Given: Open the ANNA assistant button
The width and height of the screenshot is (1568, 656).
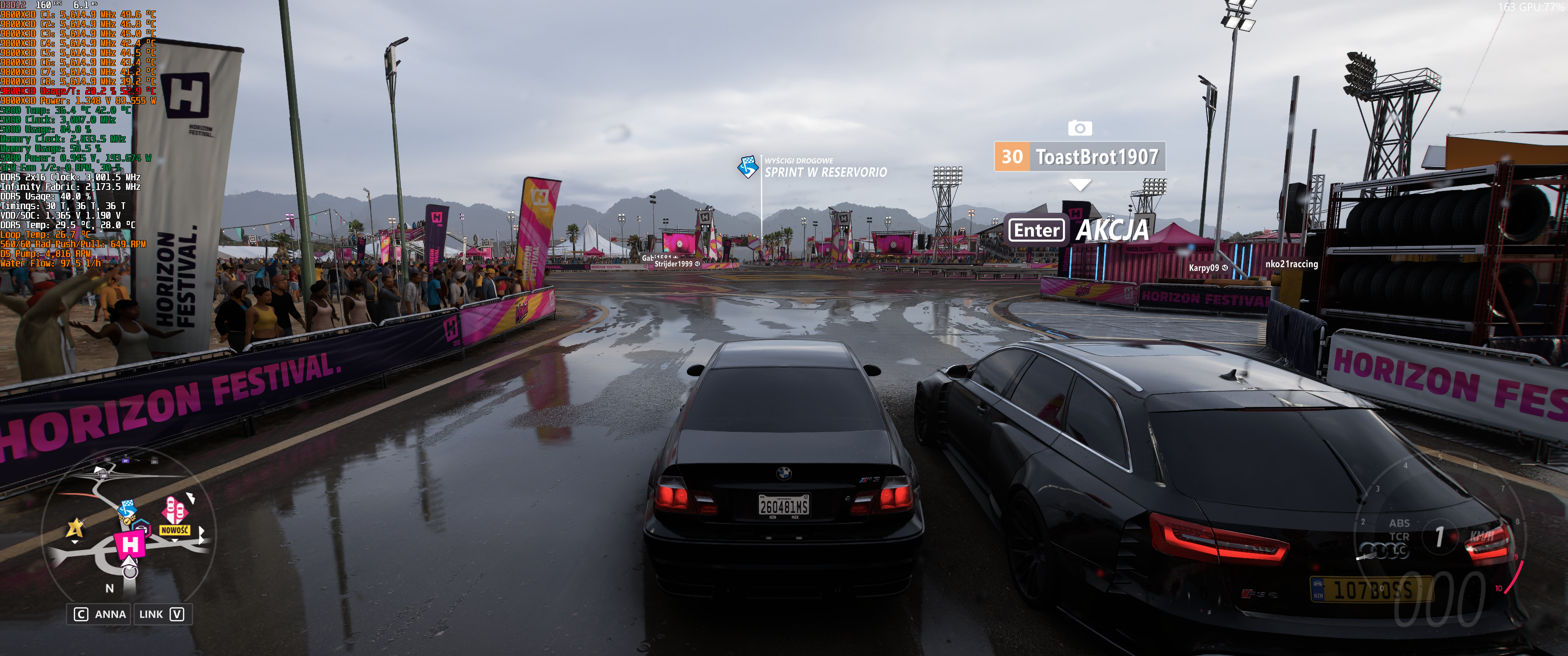Looking at the screenshot, I should pyautogui.click(x=100, y=614).
